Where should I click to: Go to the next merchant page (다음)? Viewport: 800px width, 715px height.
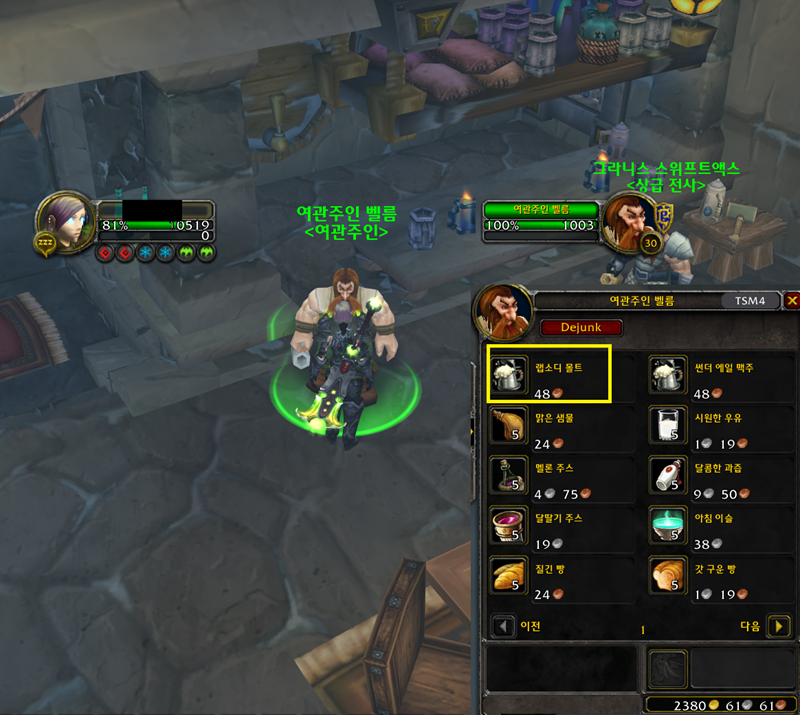pyautogui.click(x=781, y=627)
